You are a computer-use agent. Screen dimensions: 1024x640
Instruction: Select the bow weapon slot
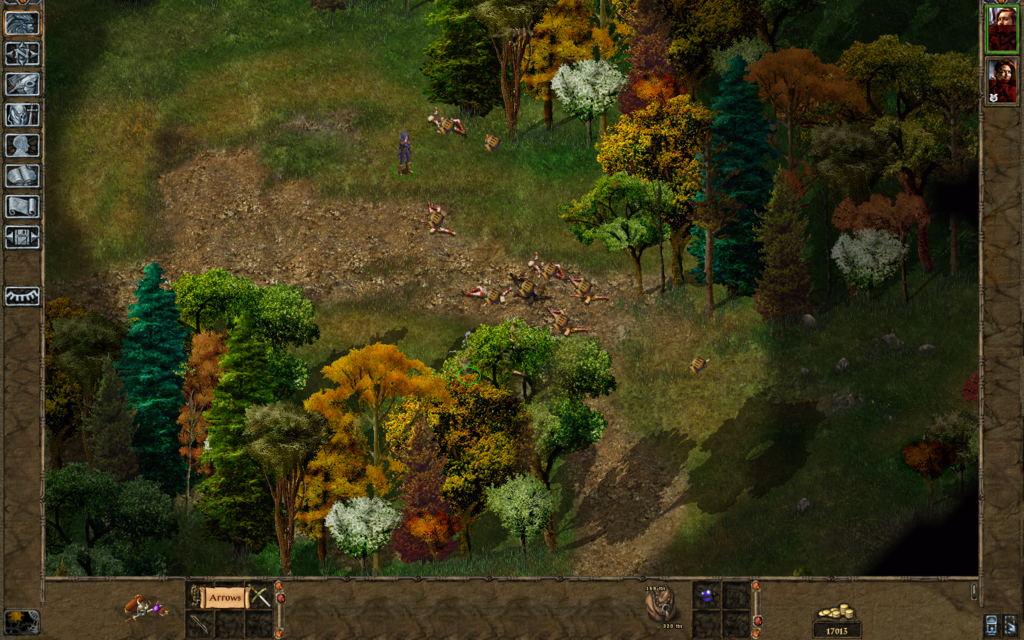199,622
